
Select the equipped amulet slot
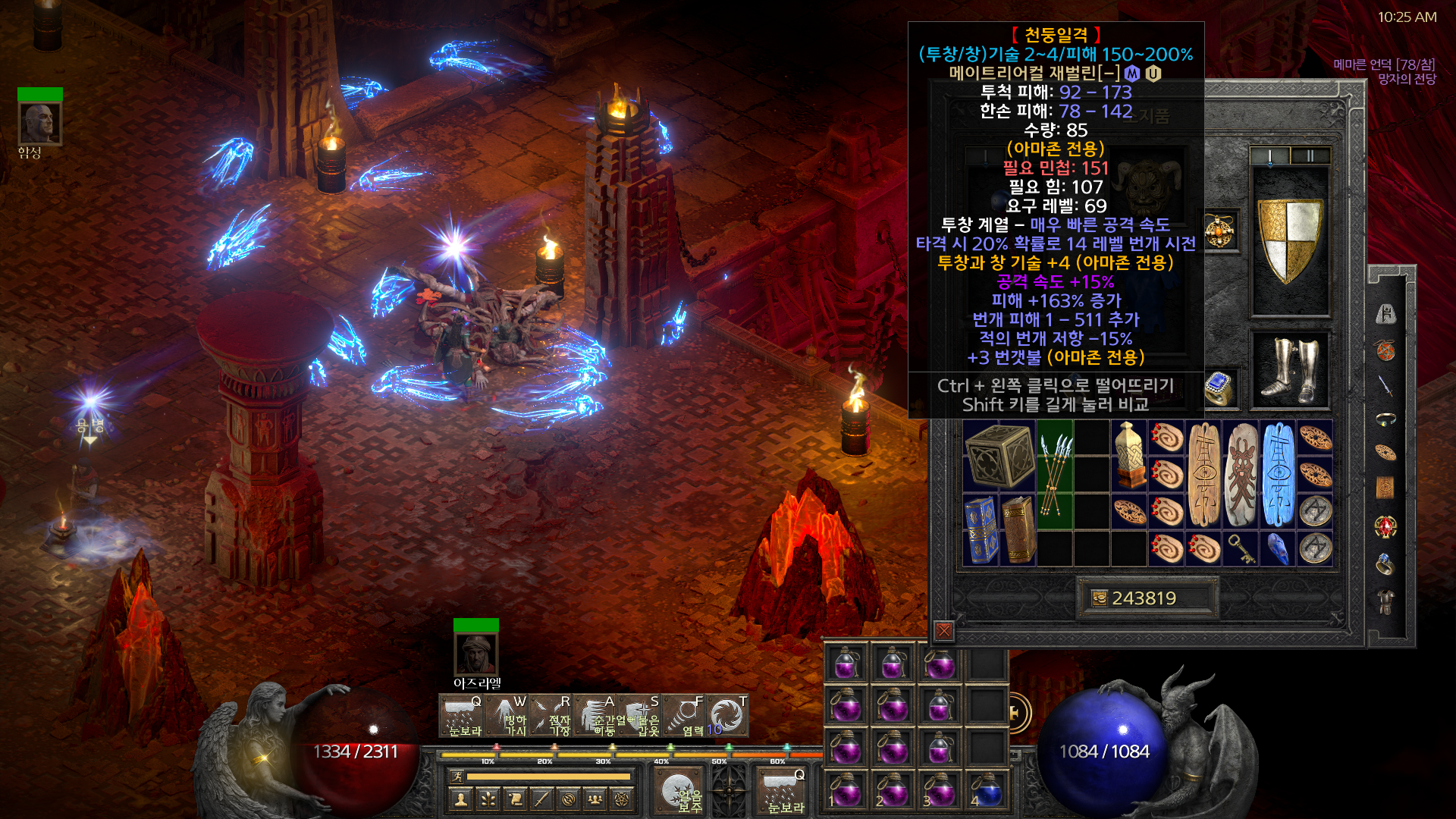(1219, 231)
